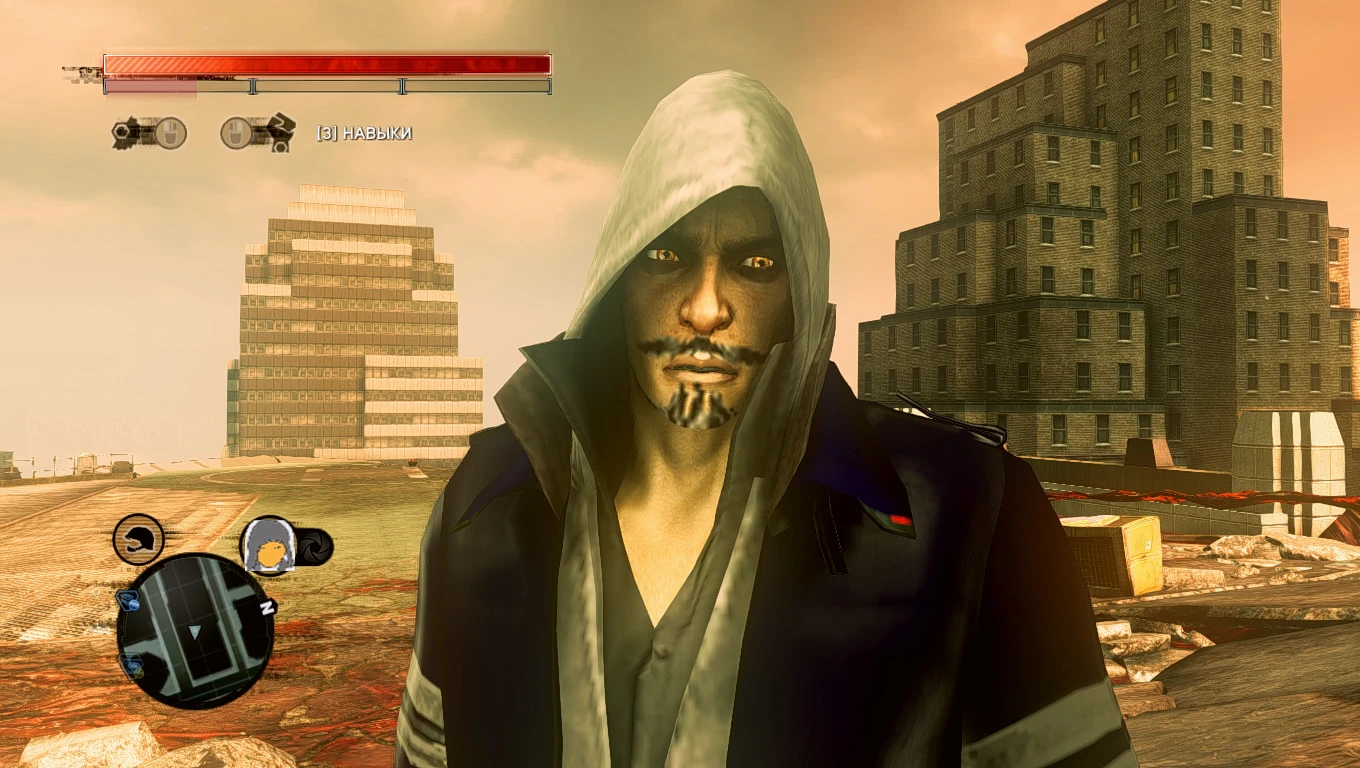This screenshot has height=768, width=1360.
Task: Toggle the disguise status circle
Action: click(x=139, y=541)
